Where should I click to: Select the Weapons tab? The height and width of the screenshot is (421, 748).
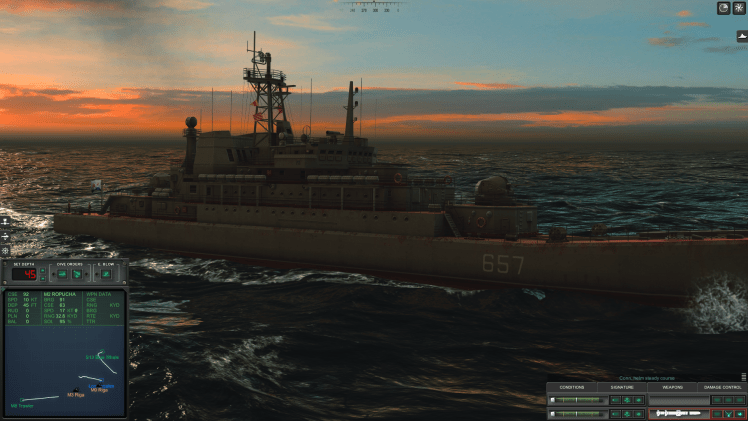click(x=672, y=387)
